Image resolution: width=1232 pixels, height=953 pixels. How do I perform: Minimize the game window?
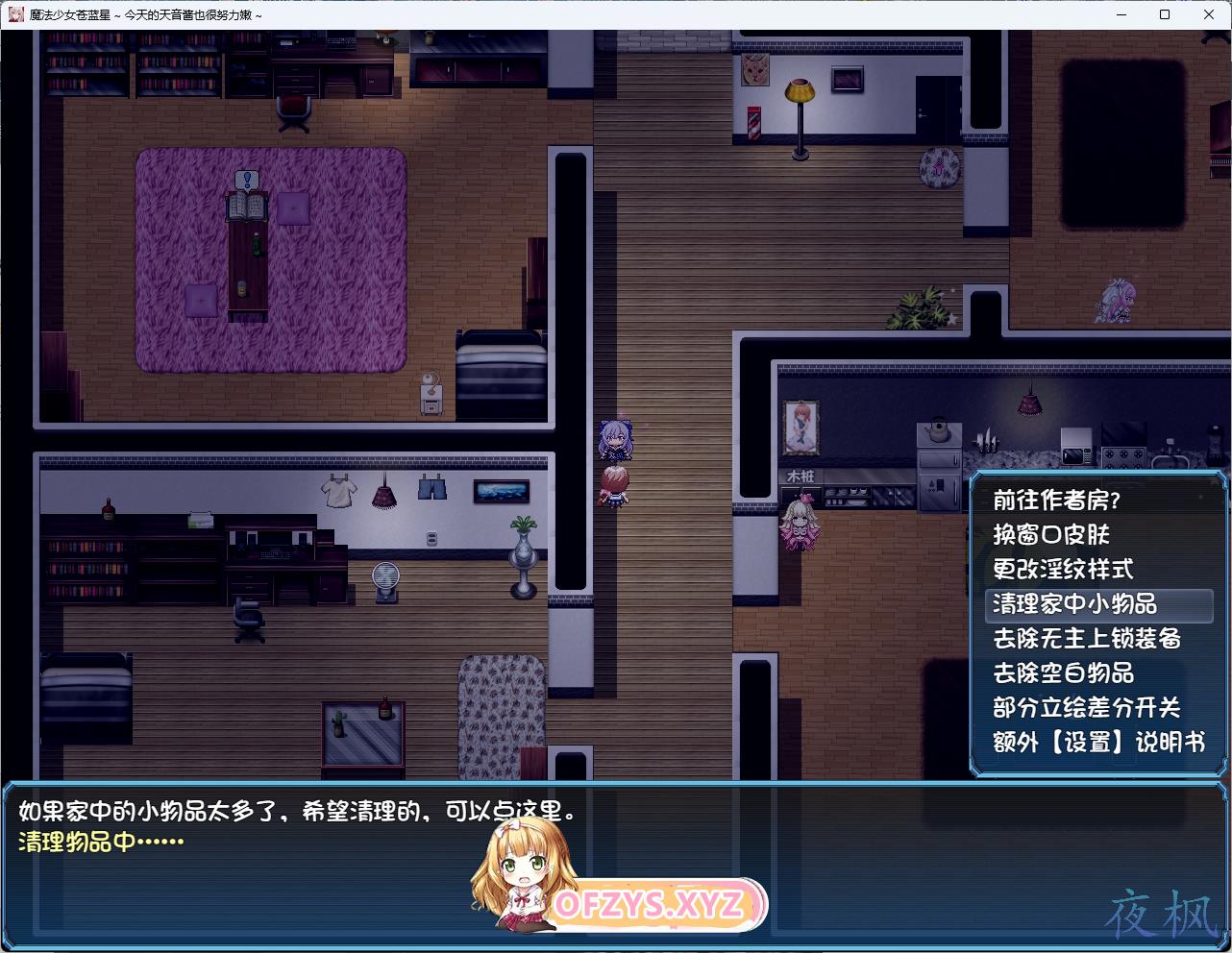pyautogui.click(x=1121, y=14)
